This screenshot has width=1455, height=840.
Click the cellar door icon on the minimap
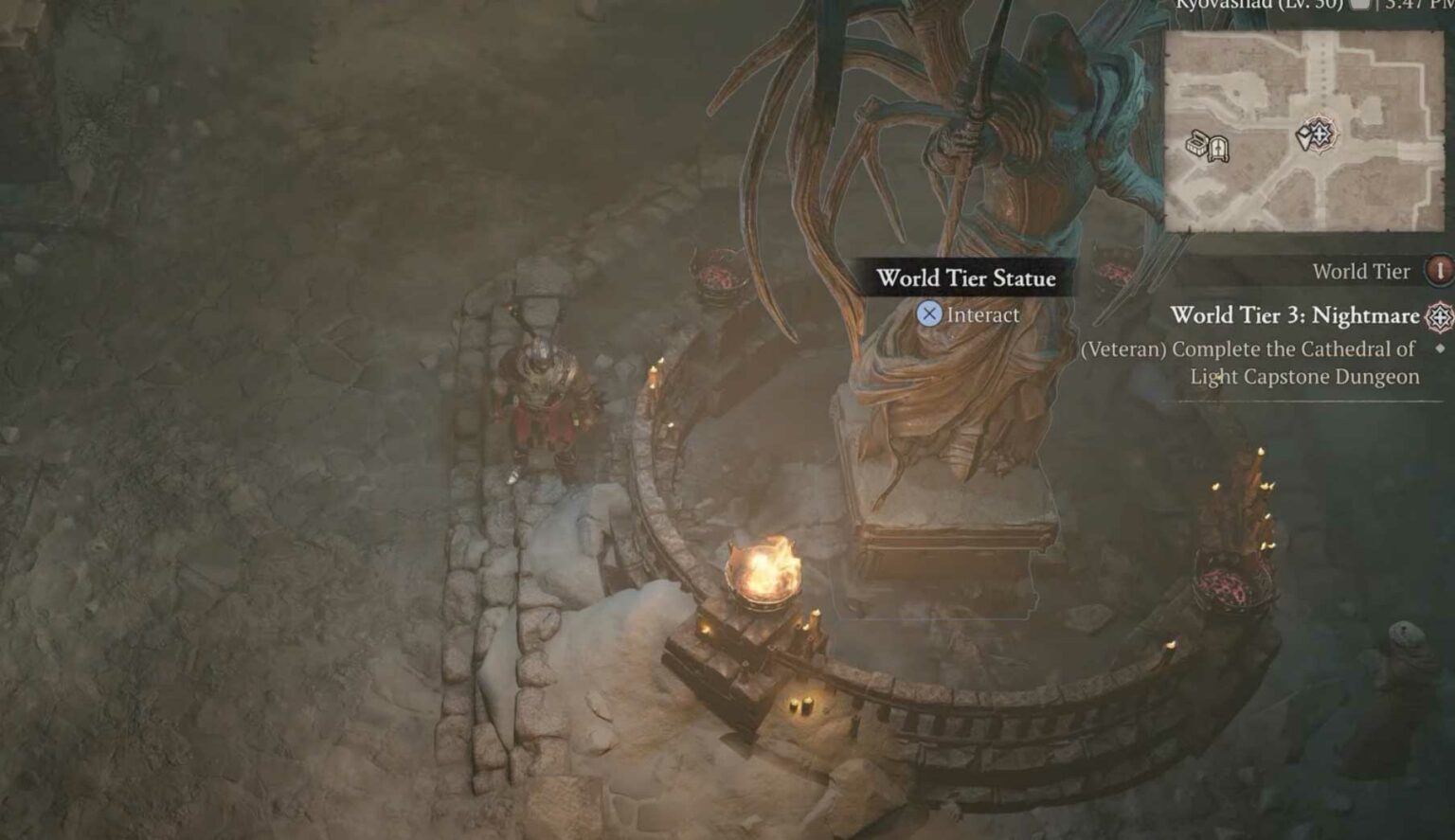coord(1219,150)
